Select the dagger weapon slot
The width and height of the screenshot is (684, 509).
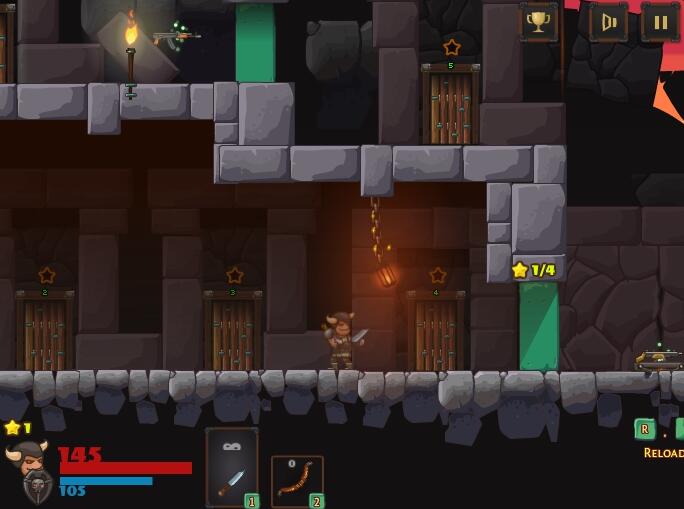232,467
